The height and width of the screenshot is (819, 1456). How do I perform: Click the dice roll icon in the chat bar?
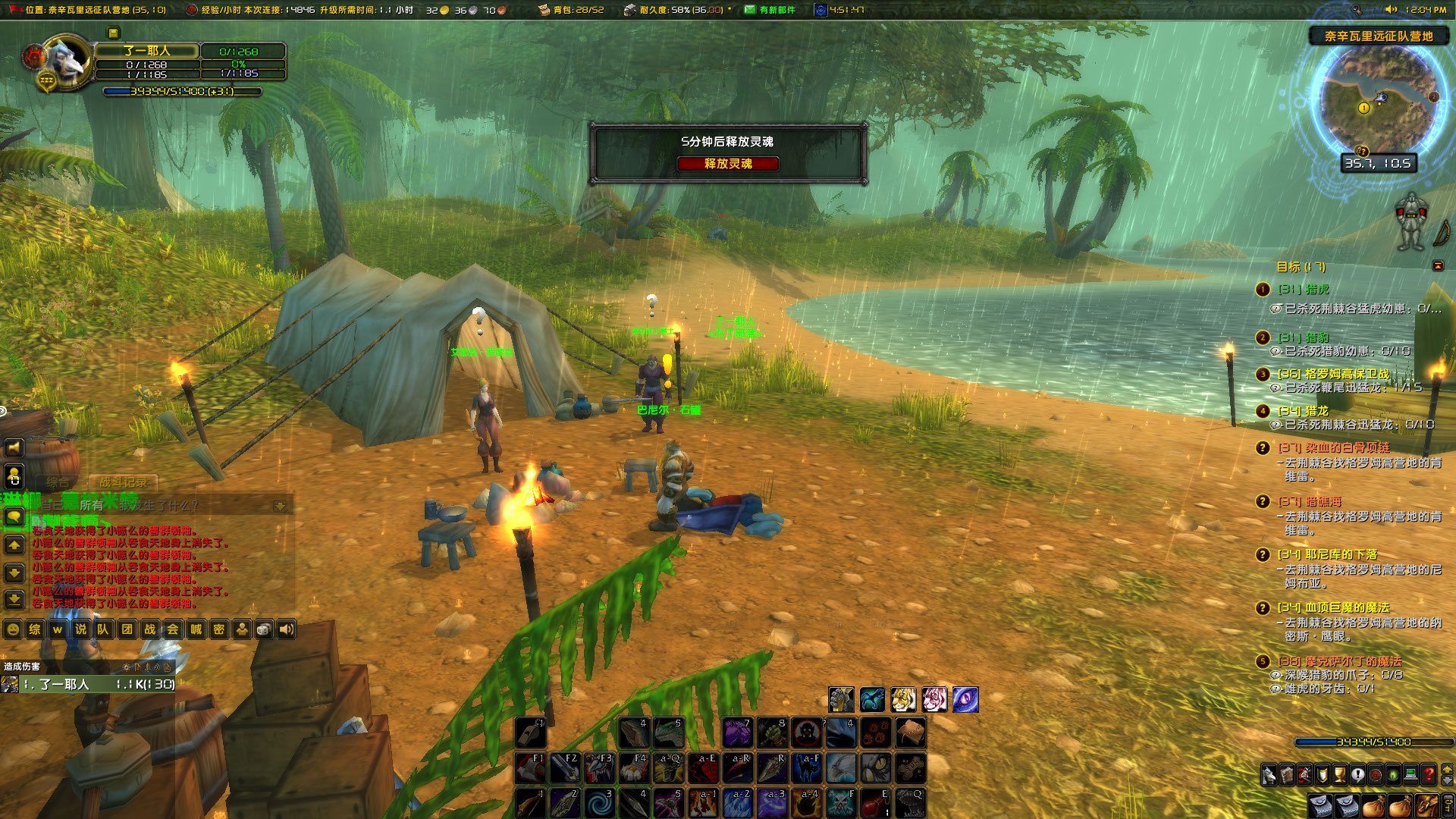pyautogui.click(x=262, y=629)
